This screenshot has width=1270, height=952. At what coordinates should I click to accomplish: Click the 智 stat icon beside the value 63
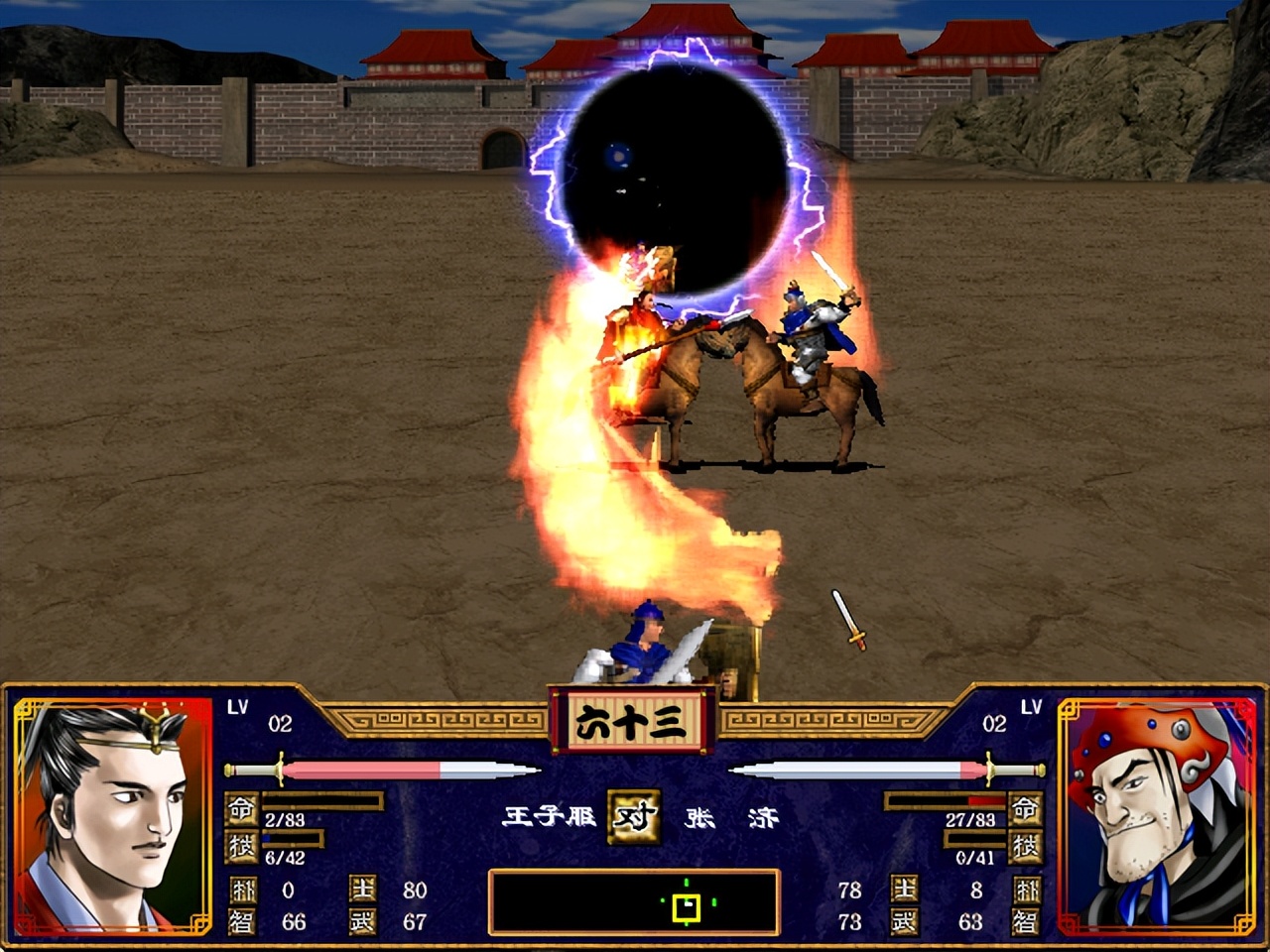pyautogui.click(x=1026, y=921)
